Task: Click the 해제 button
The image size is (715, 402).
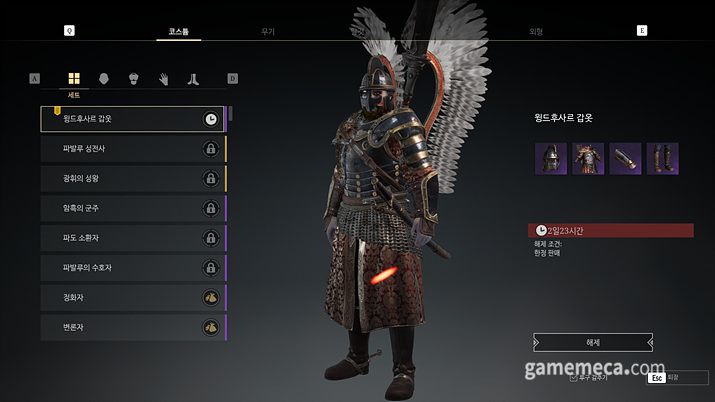Action: 593,341
